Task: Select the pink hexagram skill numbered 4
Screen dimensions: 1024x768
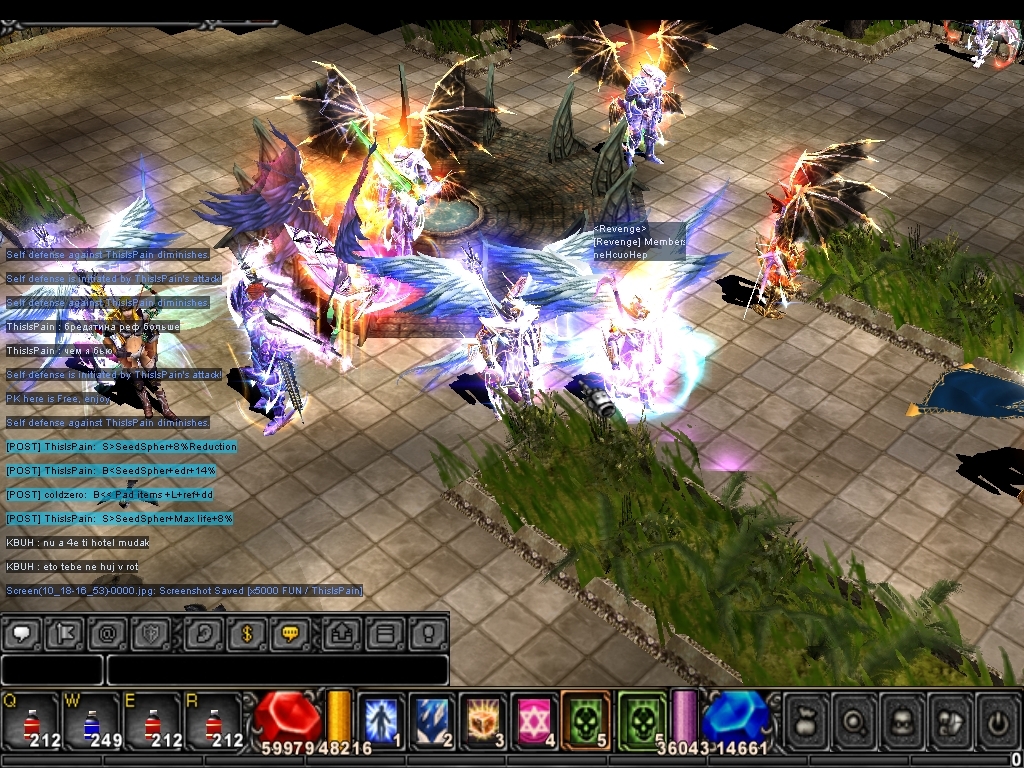Action: pos(537,720)
